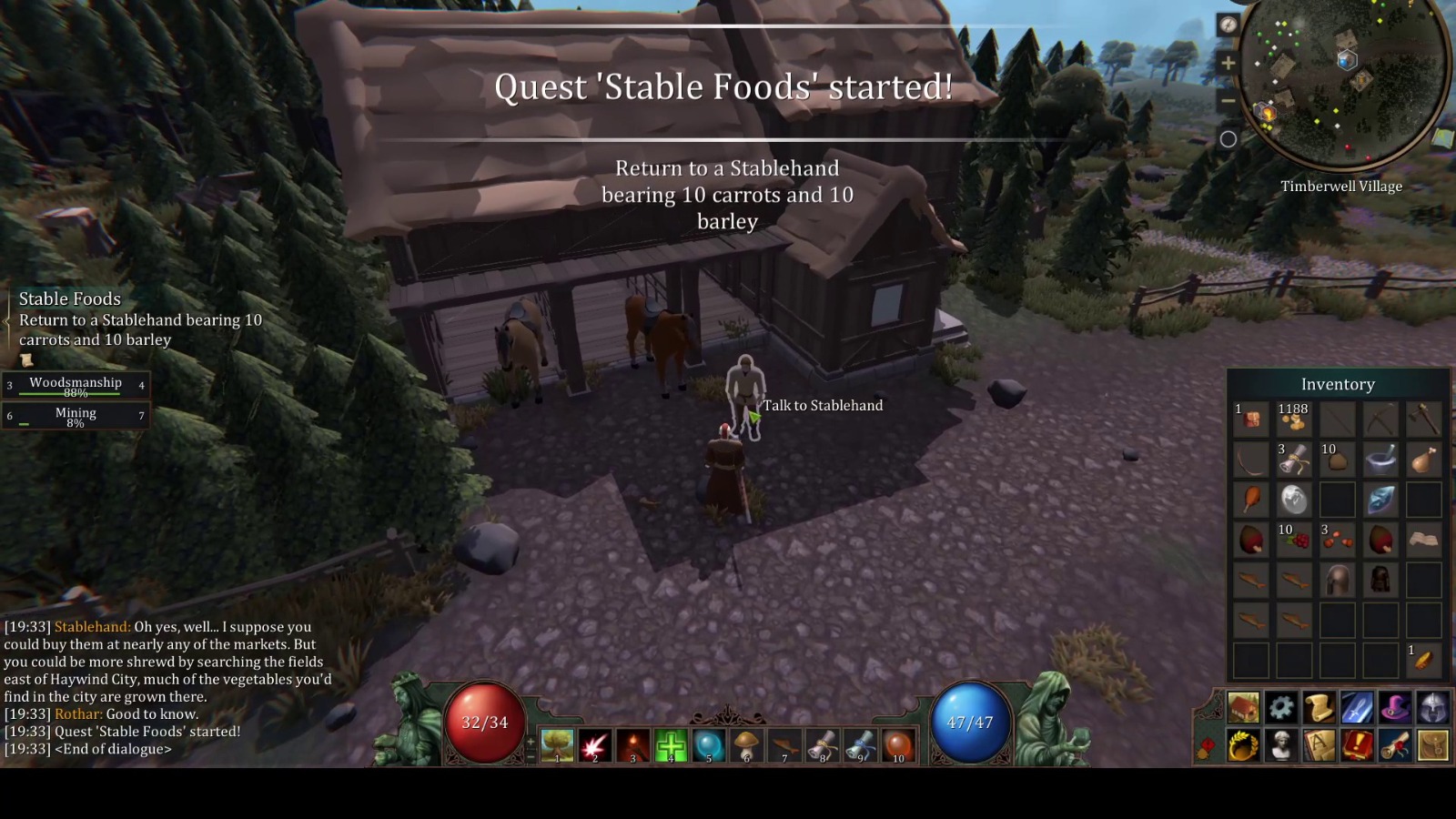Open the backpack inventory icon
The width and height of the screenshot is (1456, 819).
[x=1431, y=746]
